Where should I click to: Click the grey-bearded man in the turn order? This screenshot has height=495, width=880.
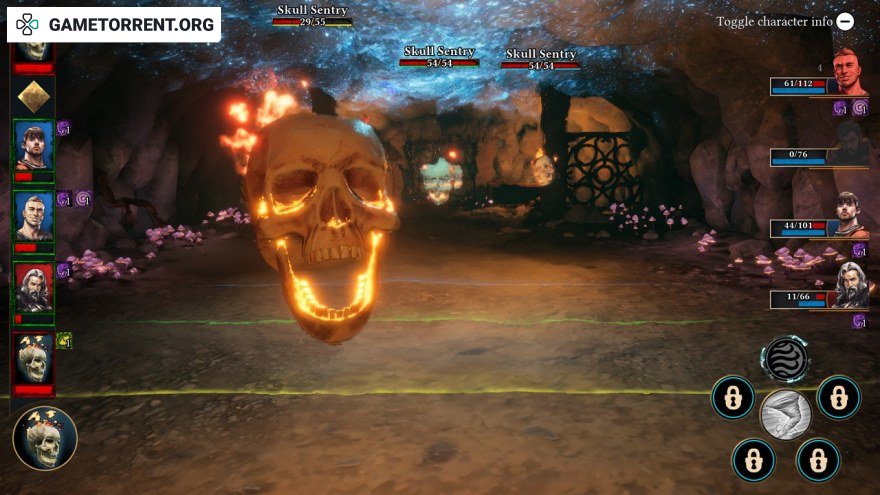coord(33,287)
